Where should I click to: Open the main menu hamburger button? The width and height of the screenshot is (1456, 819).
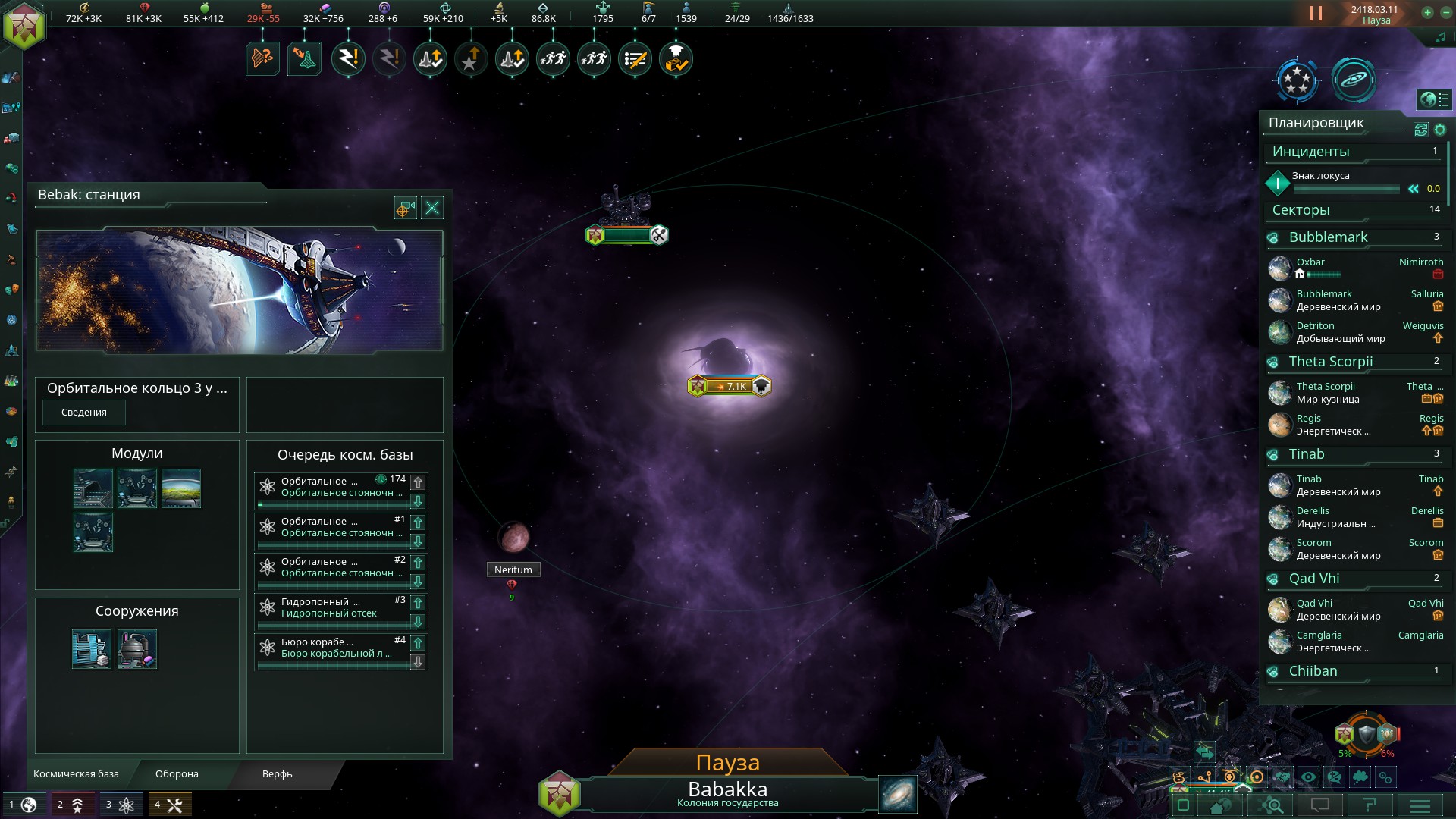tap(1420, 805)
